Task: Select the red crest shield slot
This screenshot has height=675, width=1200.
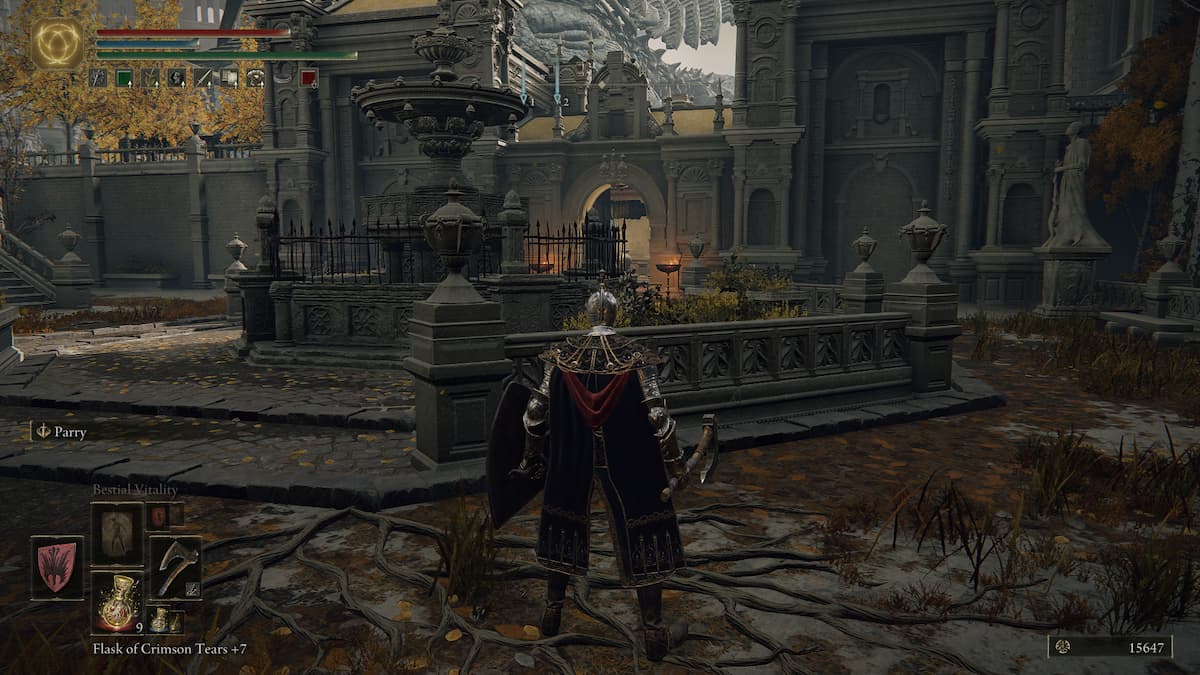Action: click(57, 568)
